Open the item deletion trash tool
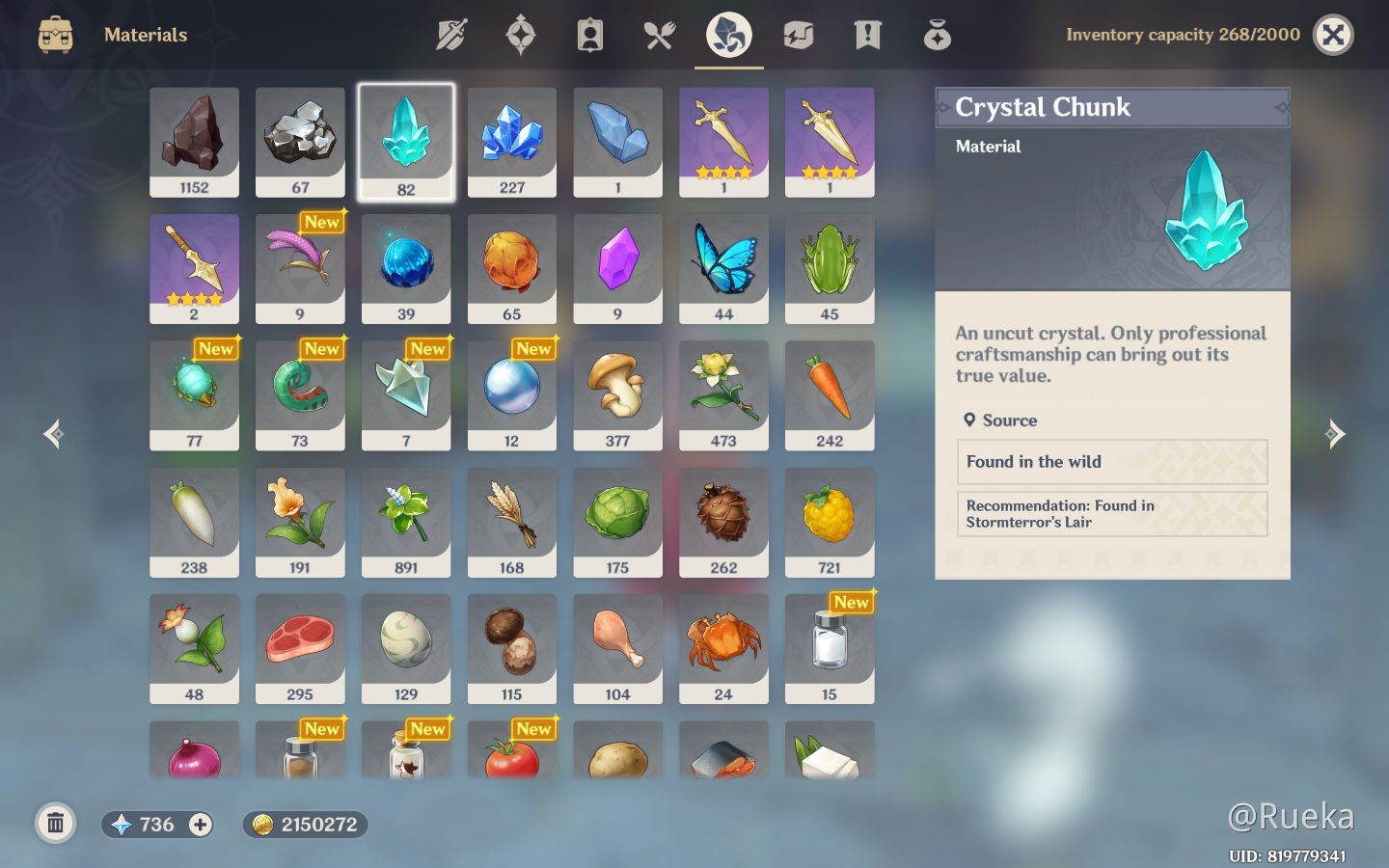Image resolution: width=1389 pixels, height=868 pixels. coord(55,824)
